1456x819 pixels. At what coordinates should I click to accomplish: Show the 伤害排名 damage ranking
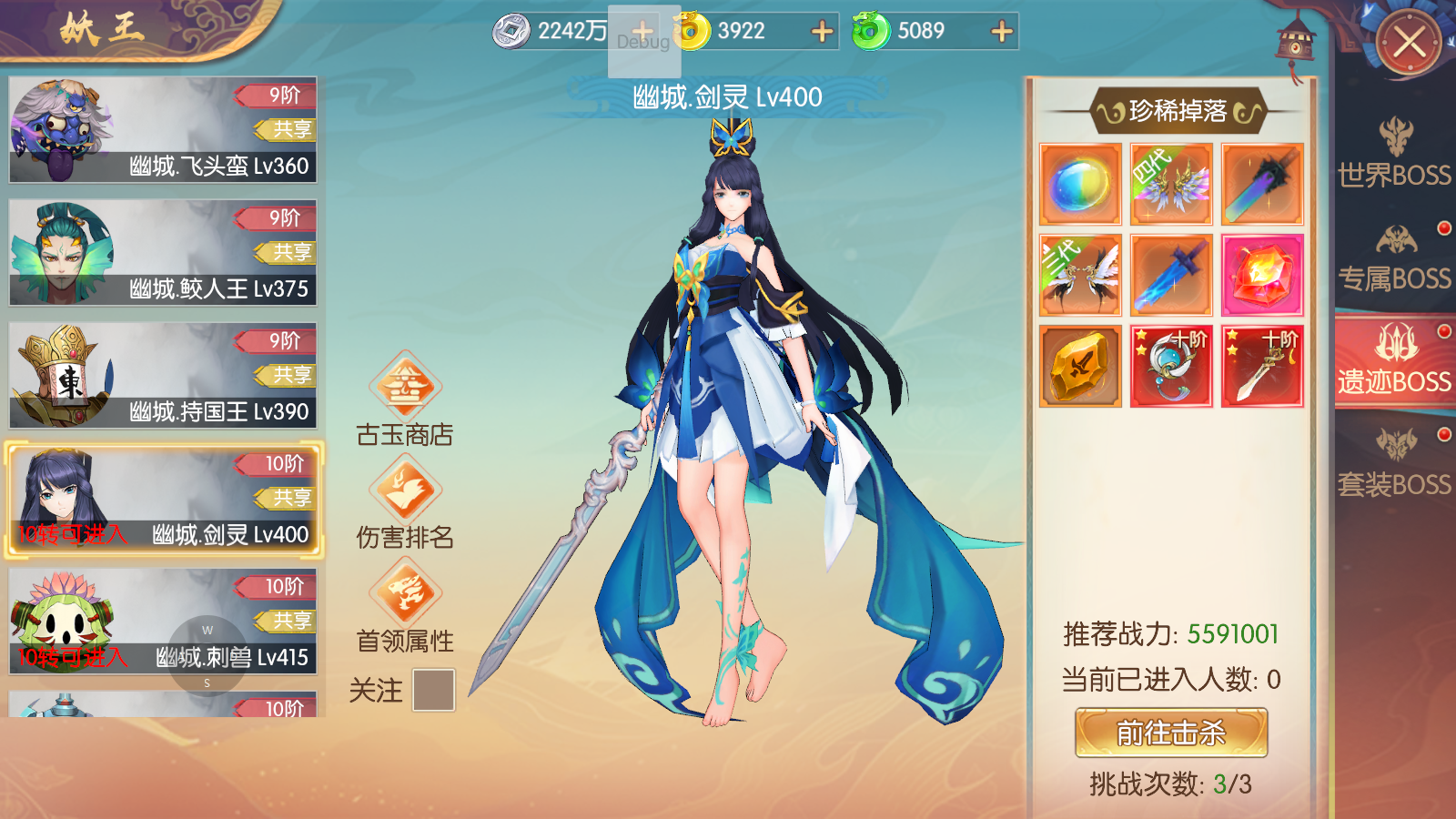pos(405,503)
